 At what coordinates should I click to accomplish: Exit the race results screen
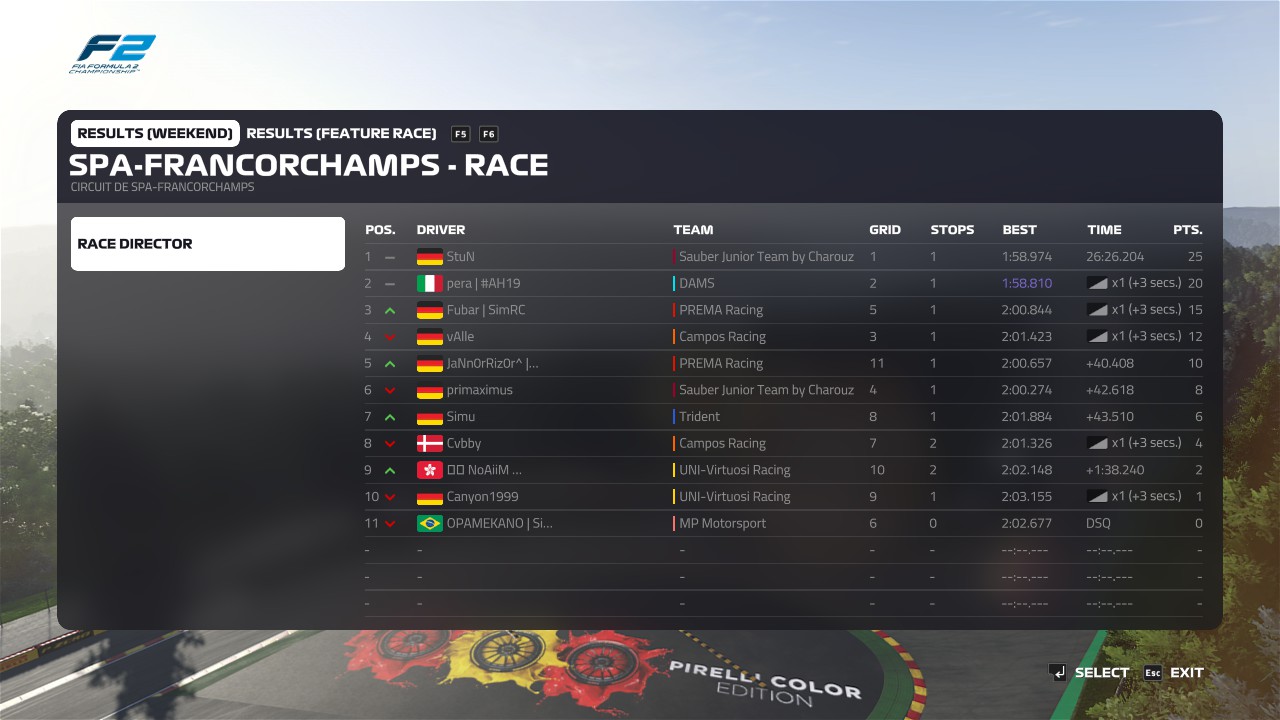(1174, 673)
